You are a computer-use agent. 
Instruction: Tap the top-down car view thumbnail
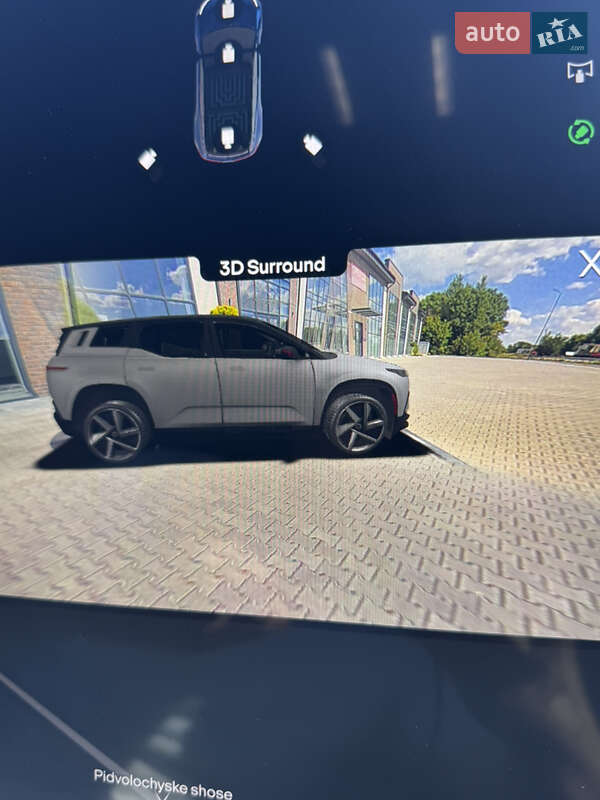click(228, 80)
